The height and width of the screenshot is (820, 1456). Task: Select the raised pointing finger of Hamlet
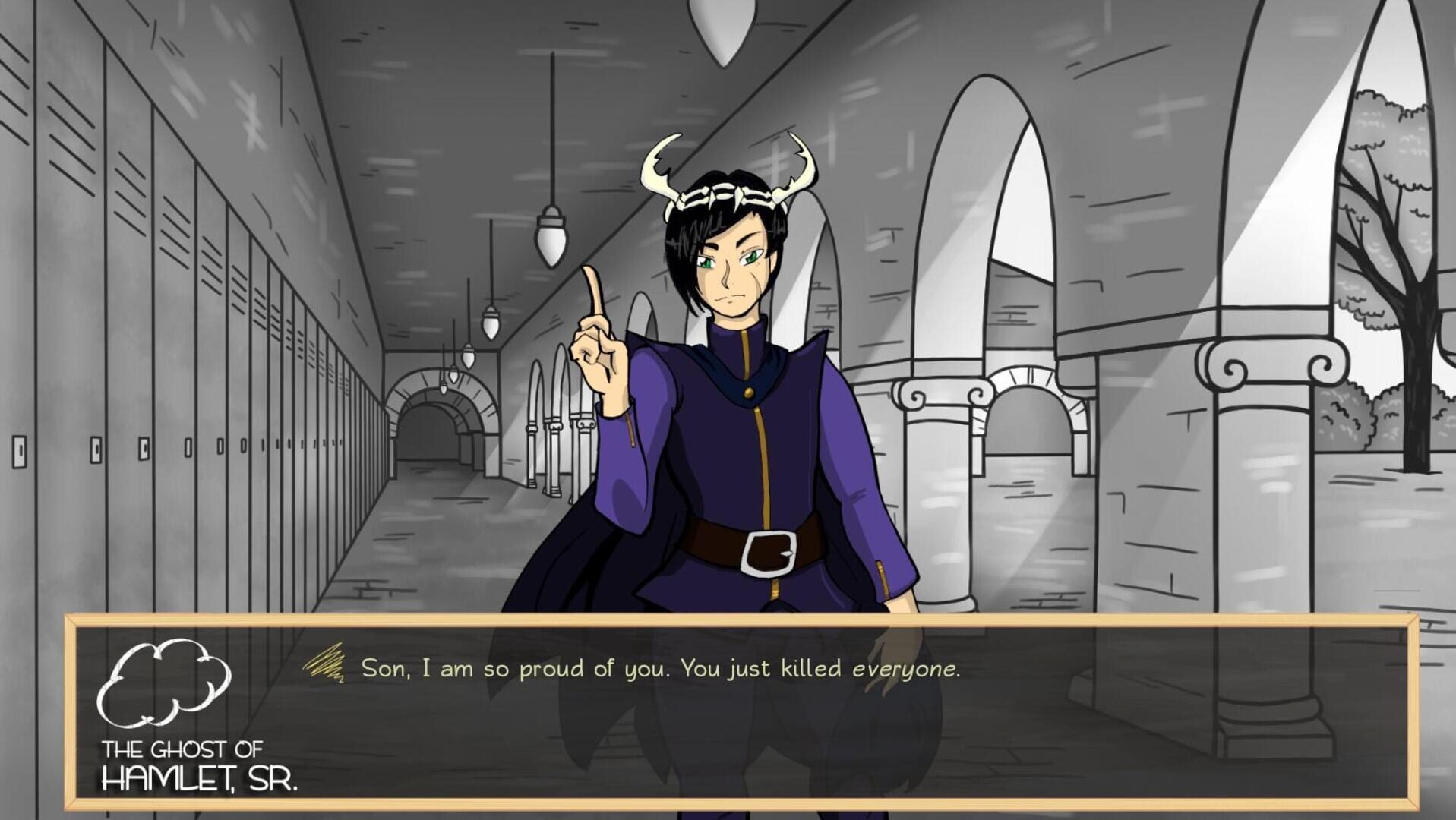tap(592, 289)
